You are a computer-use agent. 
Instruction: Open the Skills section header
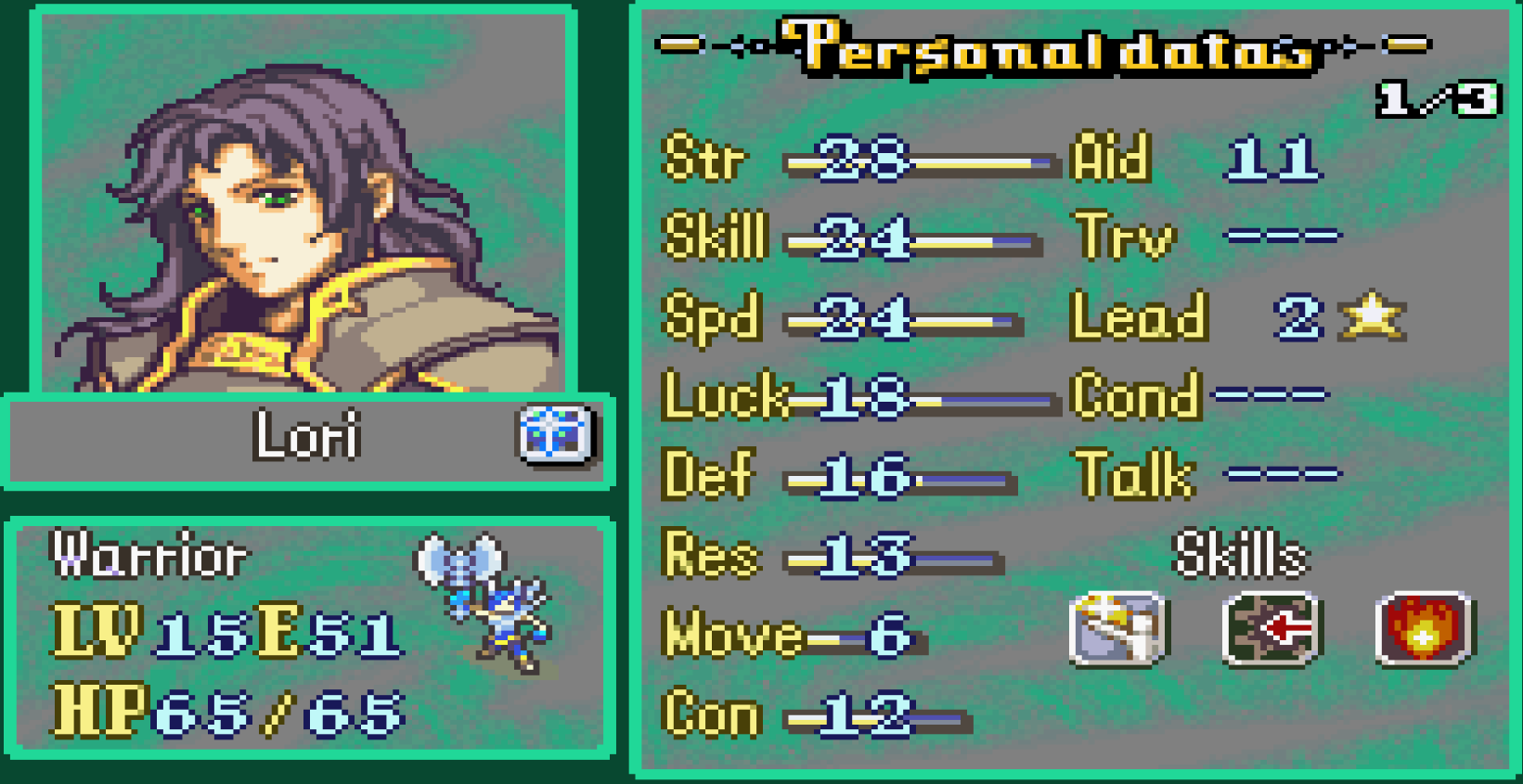click(1241, 555)
